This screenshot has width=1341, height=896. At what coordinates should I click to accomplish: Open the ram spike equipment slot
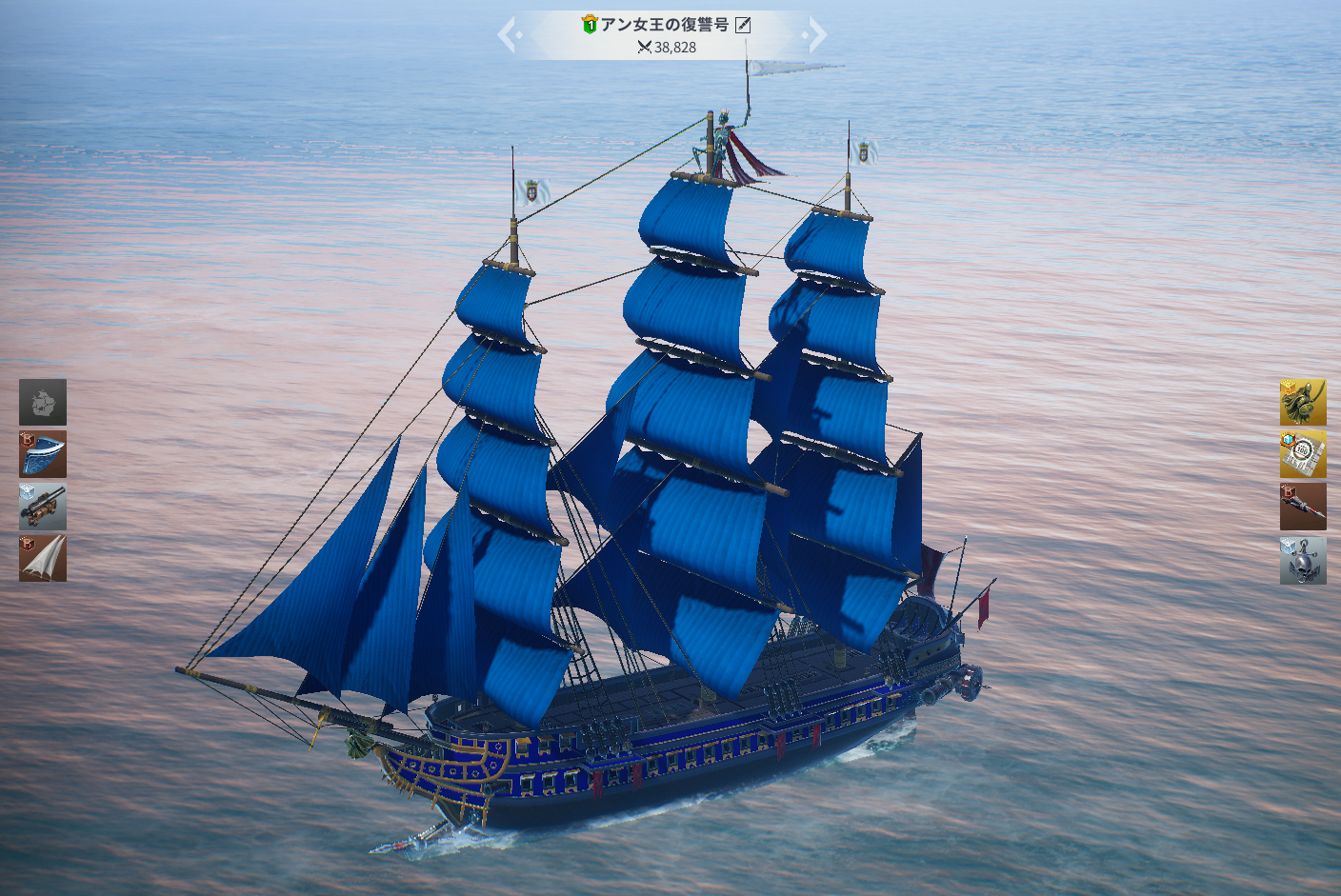[x=1303, y=507]
